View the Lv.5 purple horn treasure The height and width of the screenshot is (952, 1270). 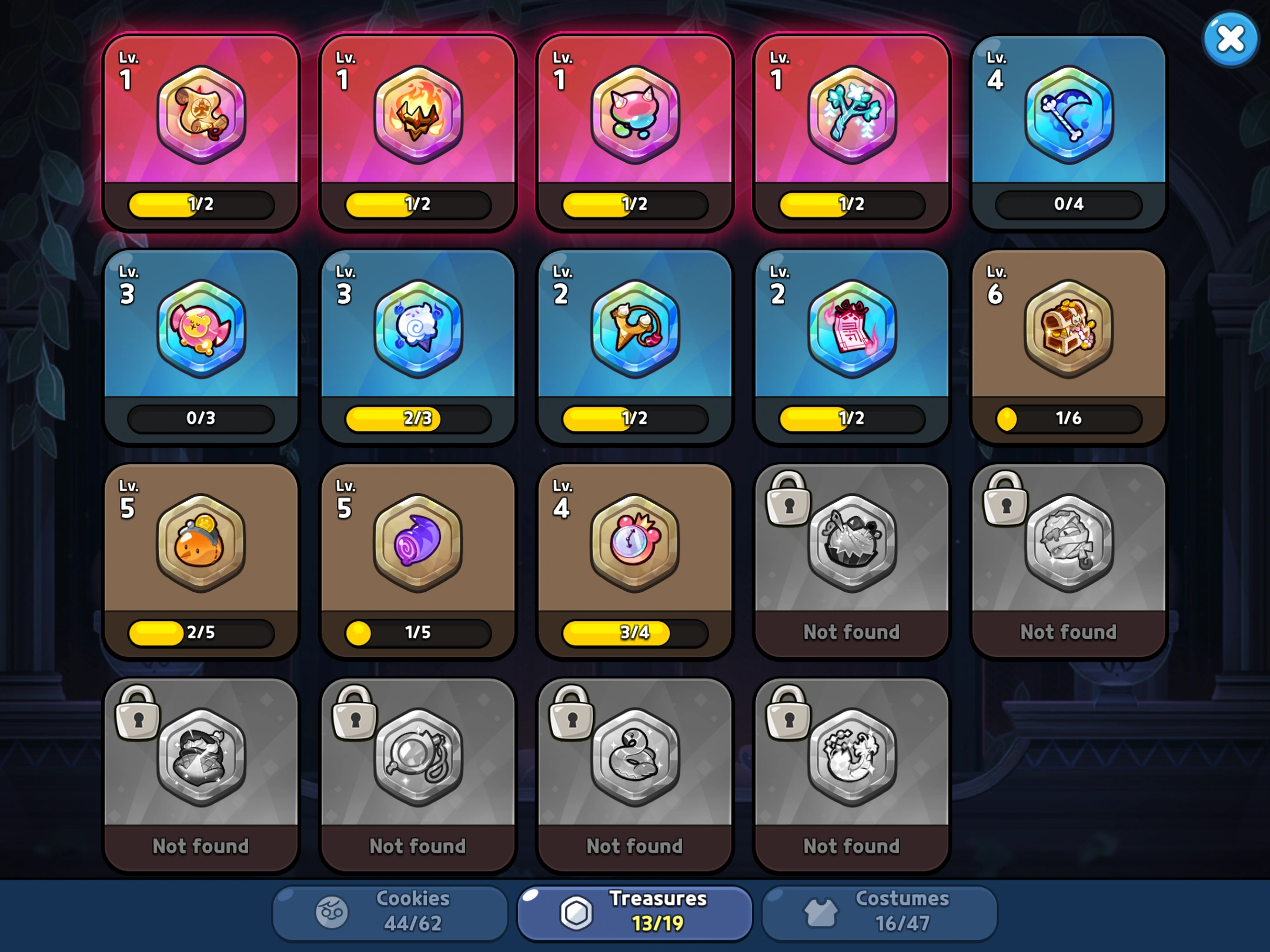(x=417, y=544)
